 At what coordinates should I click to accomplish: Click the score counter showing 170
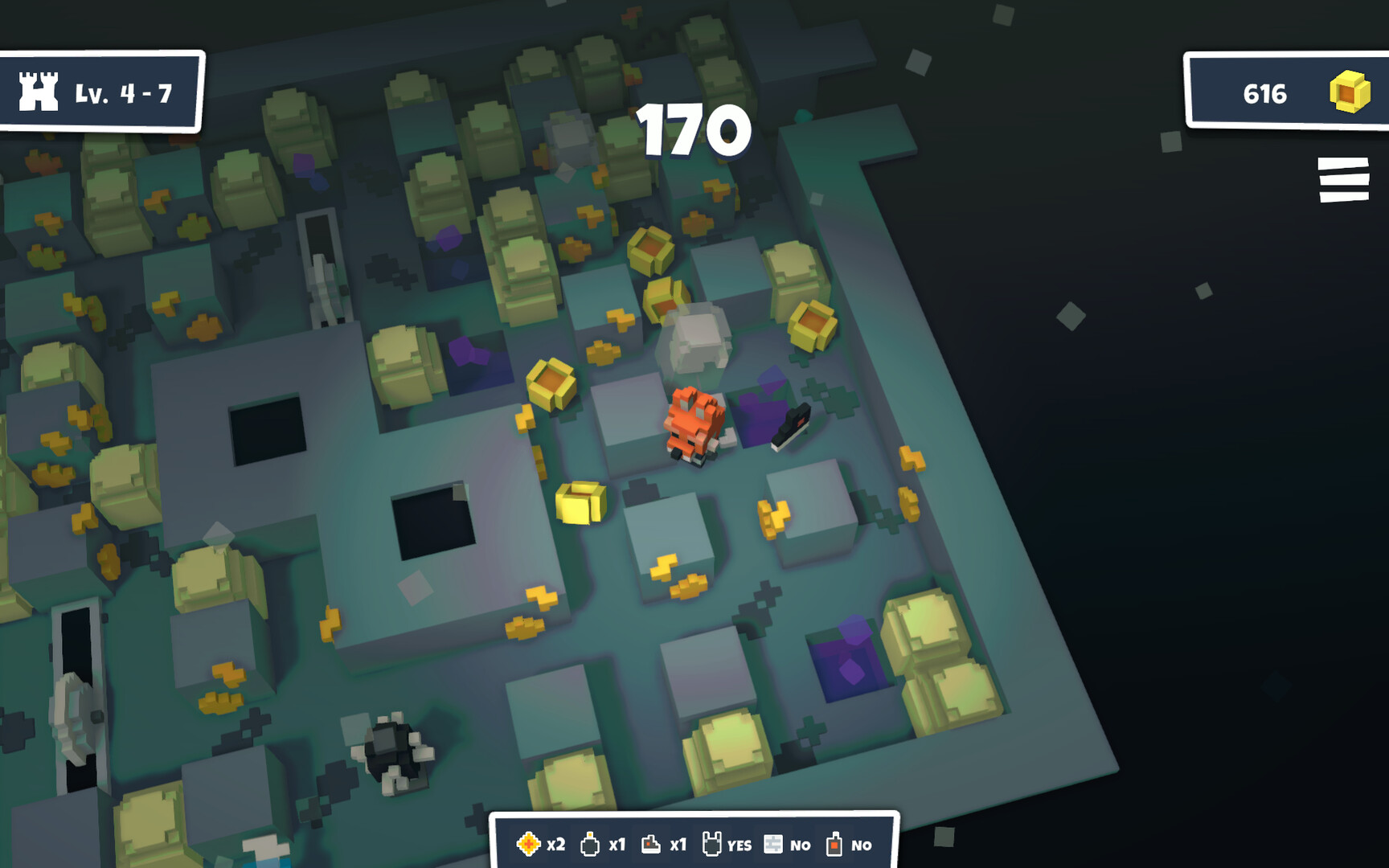pyautogui.click(x=693, y=132)
